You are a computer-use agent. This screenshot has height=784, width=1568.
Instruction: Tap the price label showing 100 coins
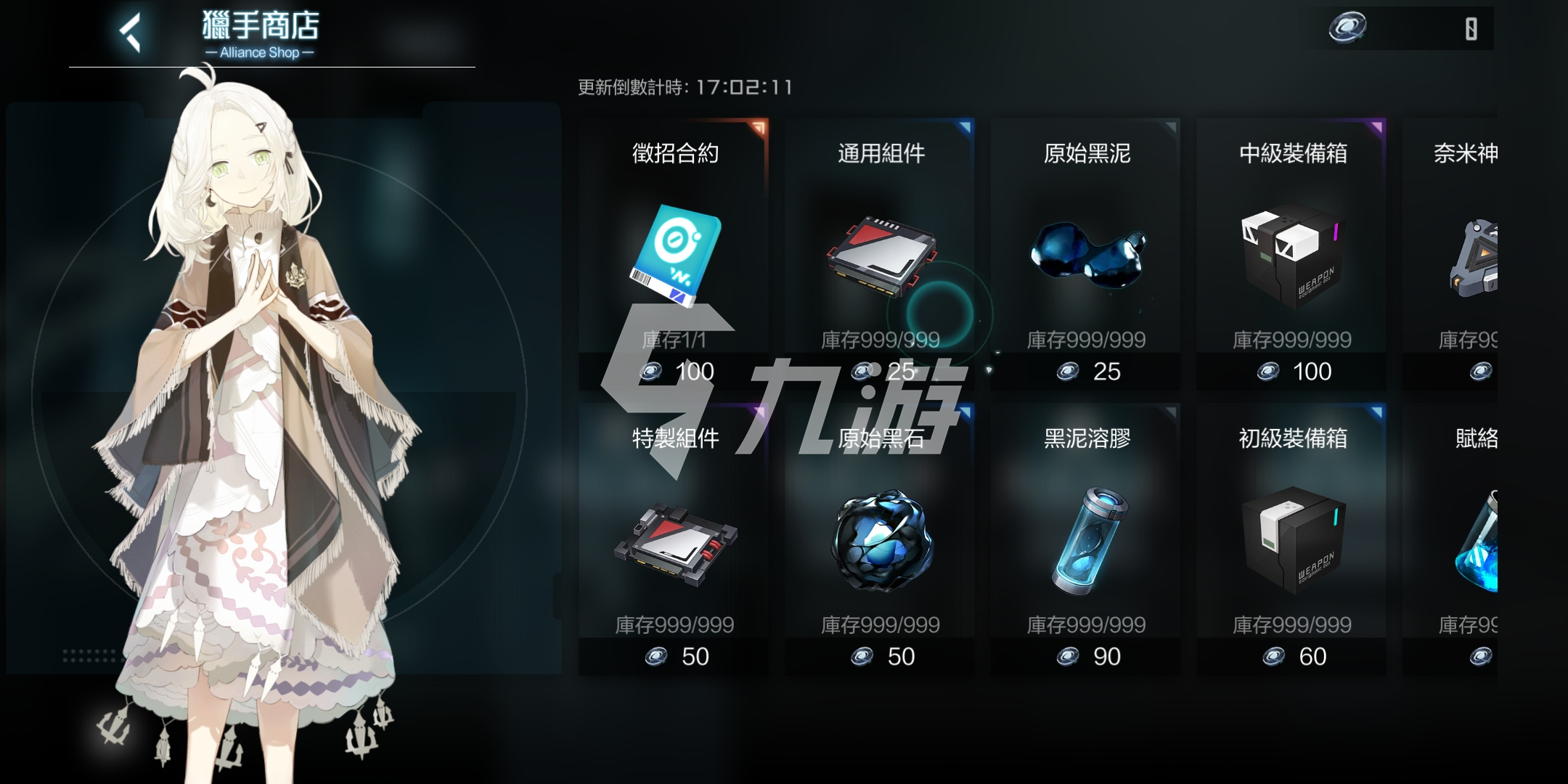tap(686, 371)
